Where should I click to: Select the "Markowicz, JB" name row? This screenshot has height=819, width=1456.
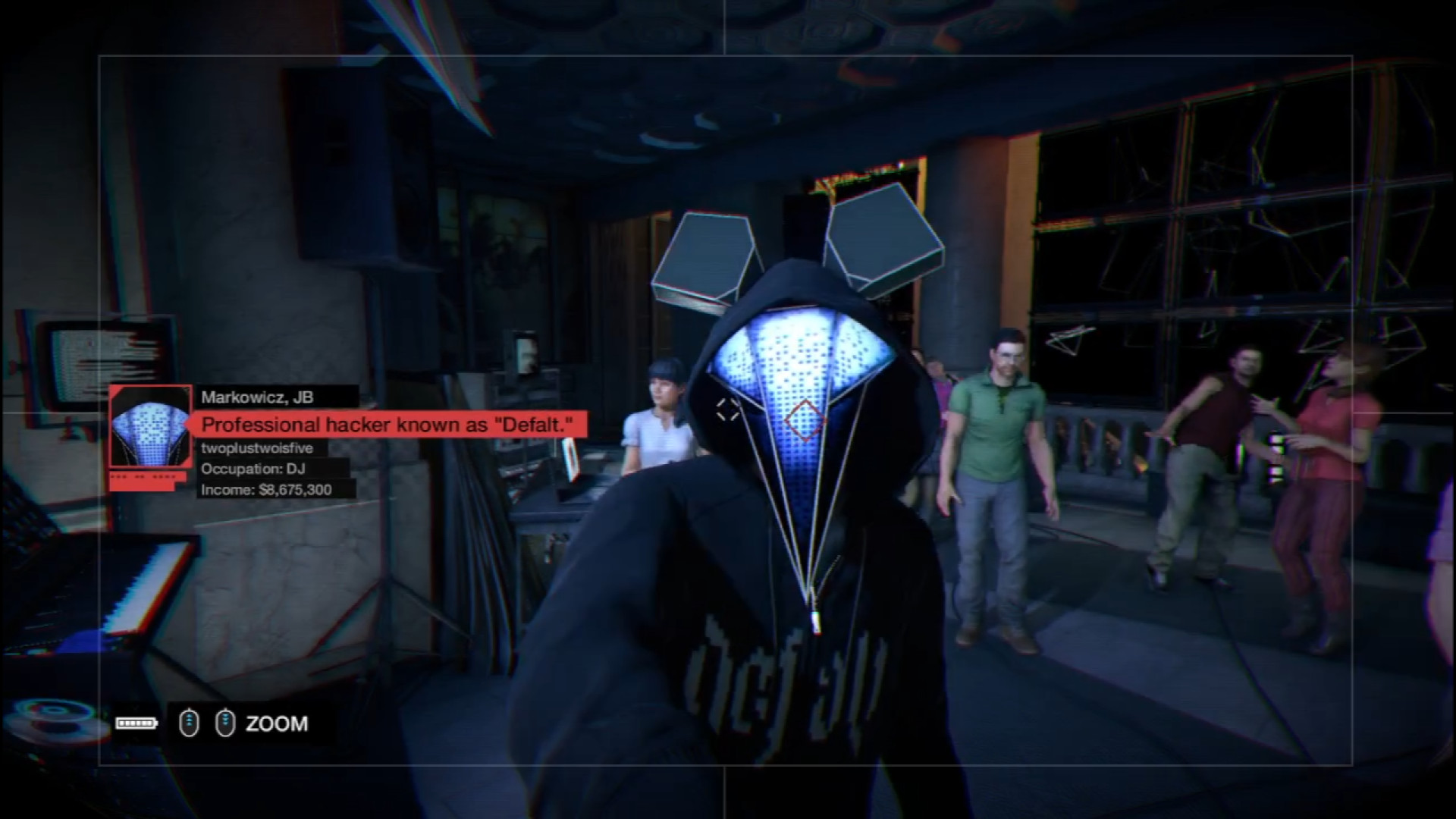(x=258, y=397)
